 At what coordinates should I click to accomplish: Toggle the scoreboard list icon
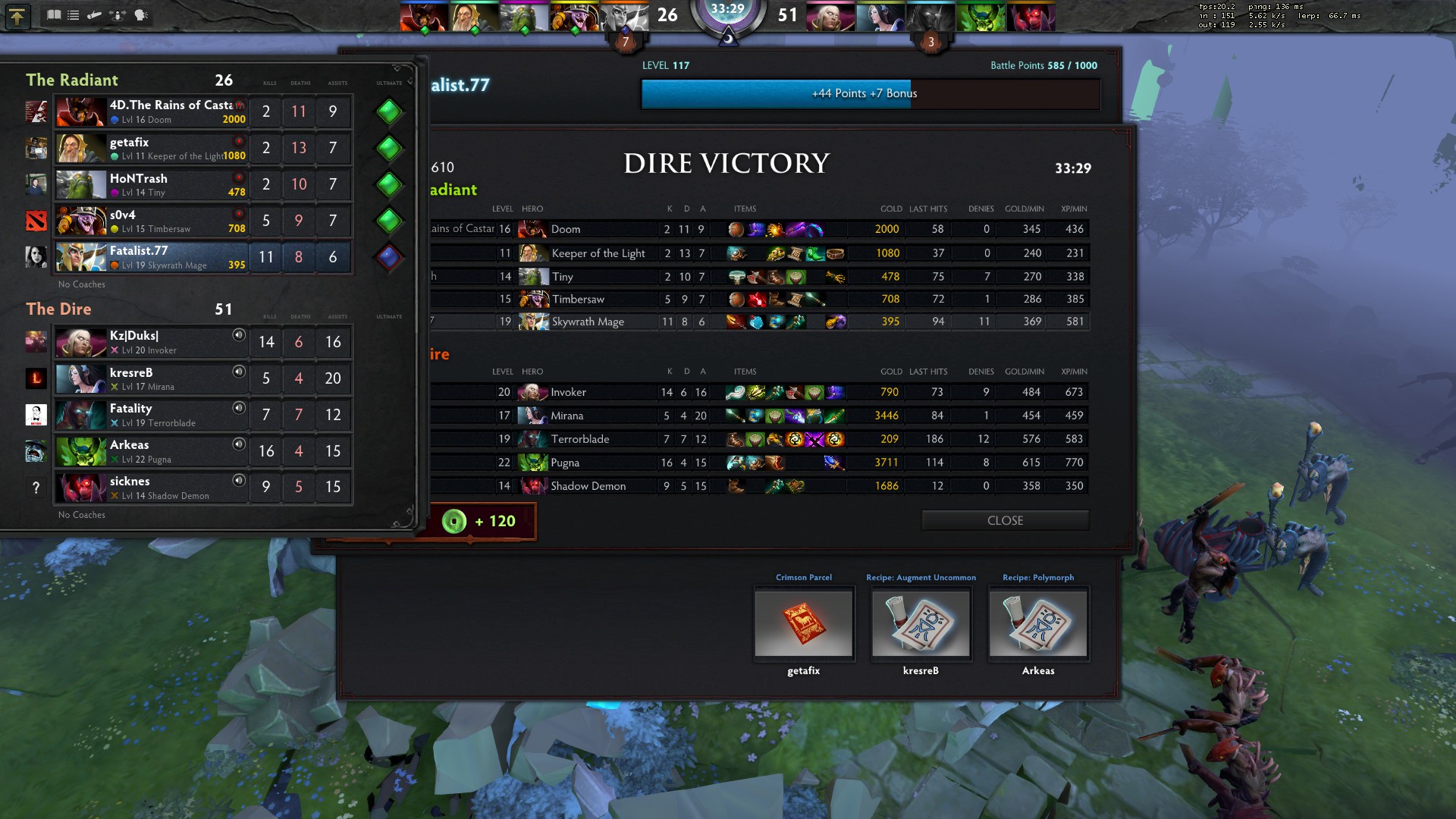[x=74, y=14]
